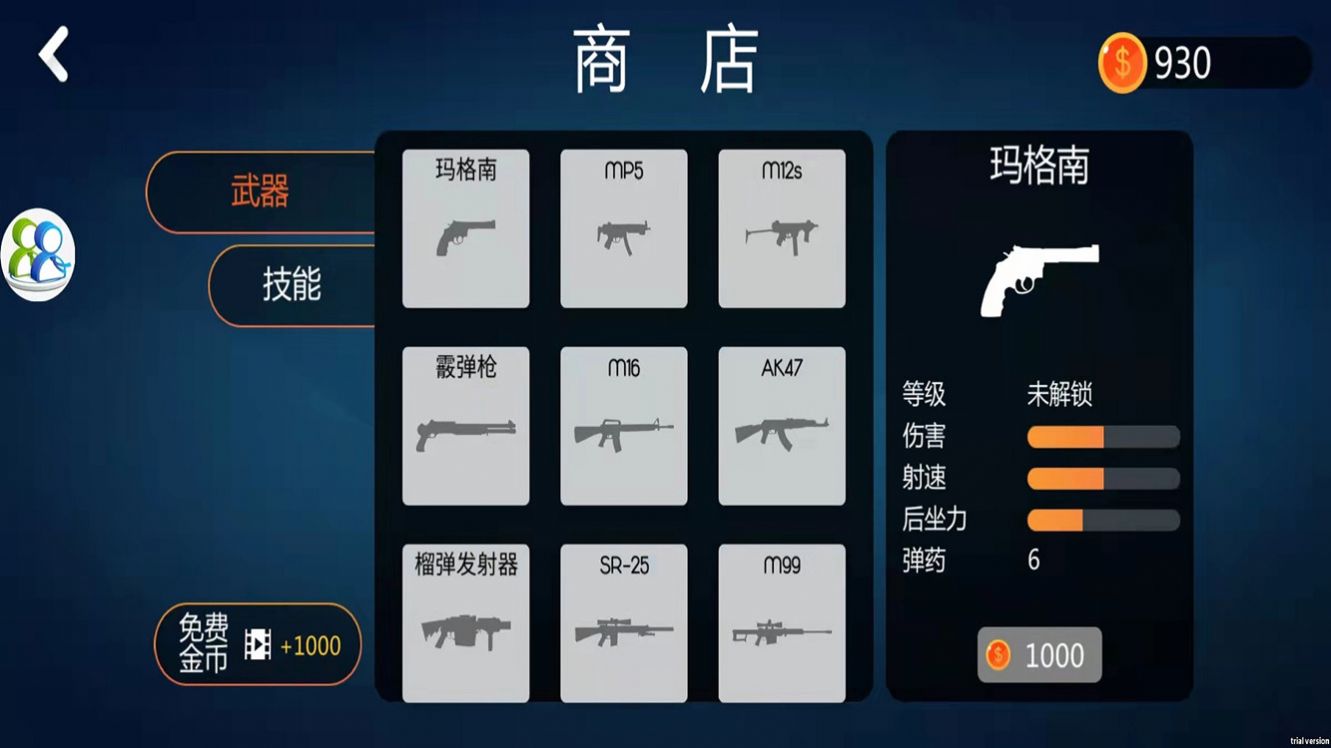
Task: Select the 玛格南 revolver in the shop grid
Action: click(465, 228)
